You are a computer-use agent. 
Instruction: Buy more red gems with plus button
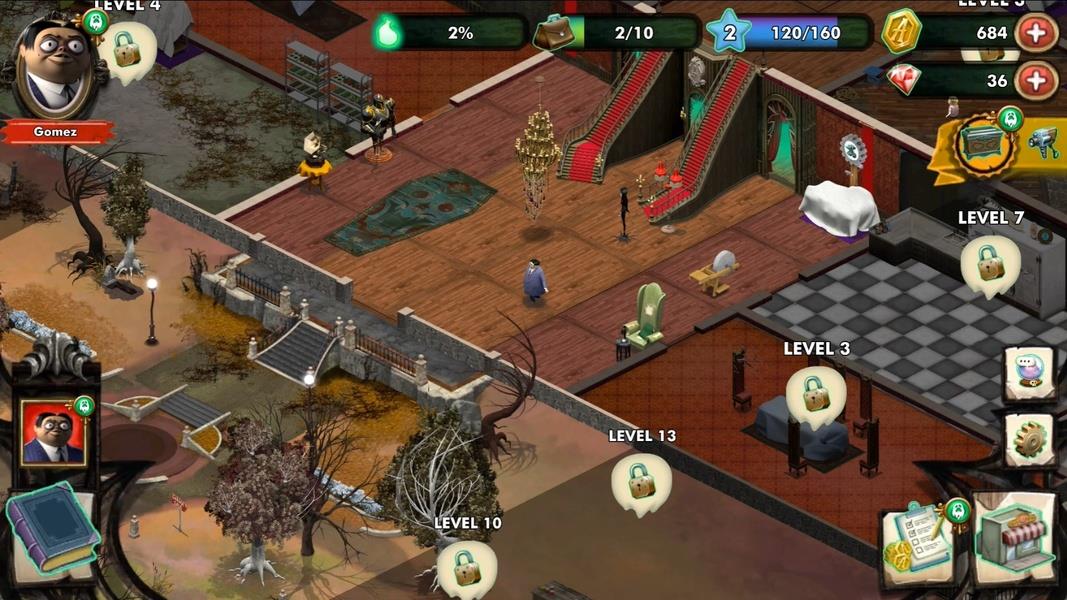point(1036,81)
